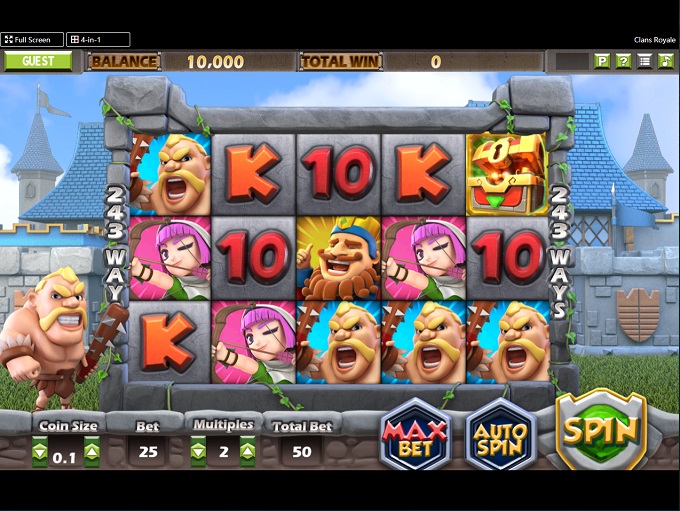Image resolution: width=680 pixels, height=511 pixels.
Task: Toggle the music note sound button
Action: tap(666, 61)
